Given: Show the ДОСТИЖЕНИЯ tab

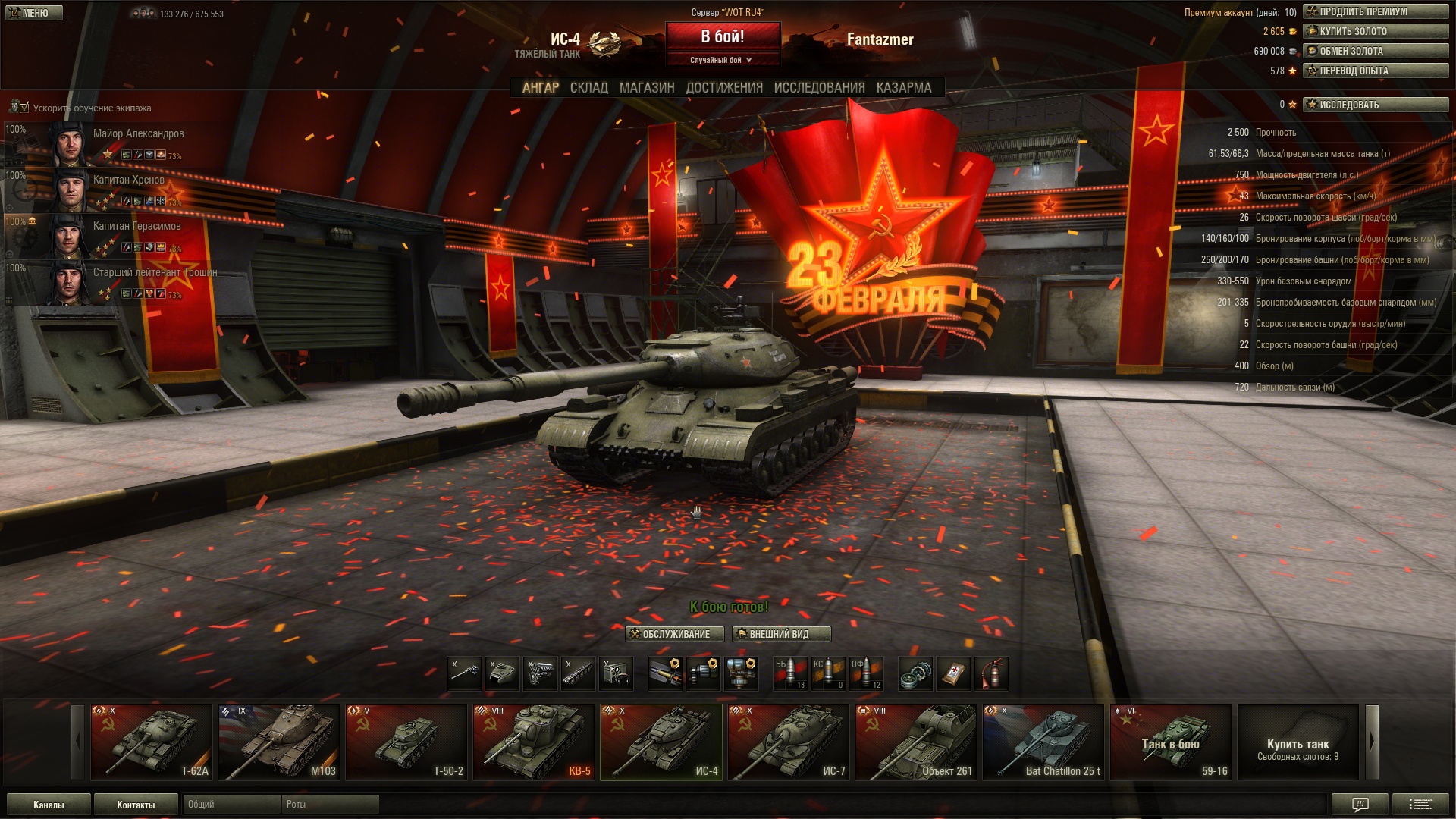Looking at the screenshot, I should (724, 88).
